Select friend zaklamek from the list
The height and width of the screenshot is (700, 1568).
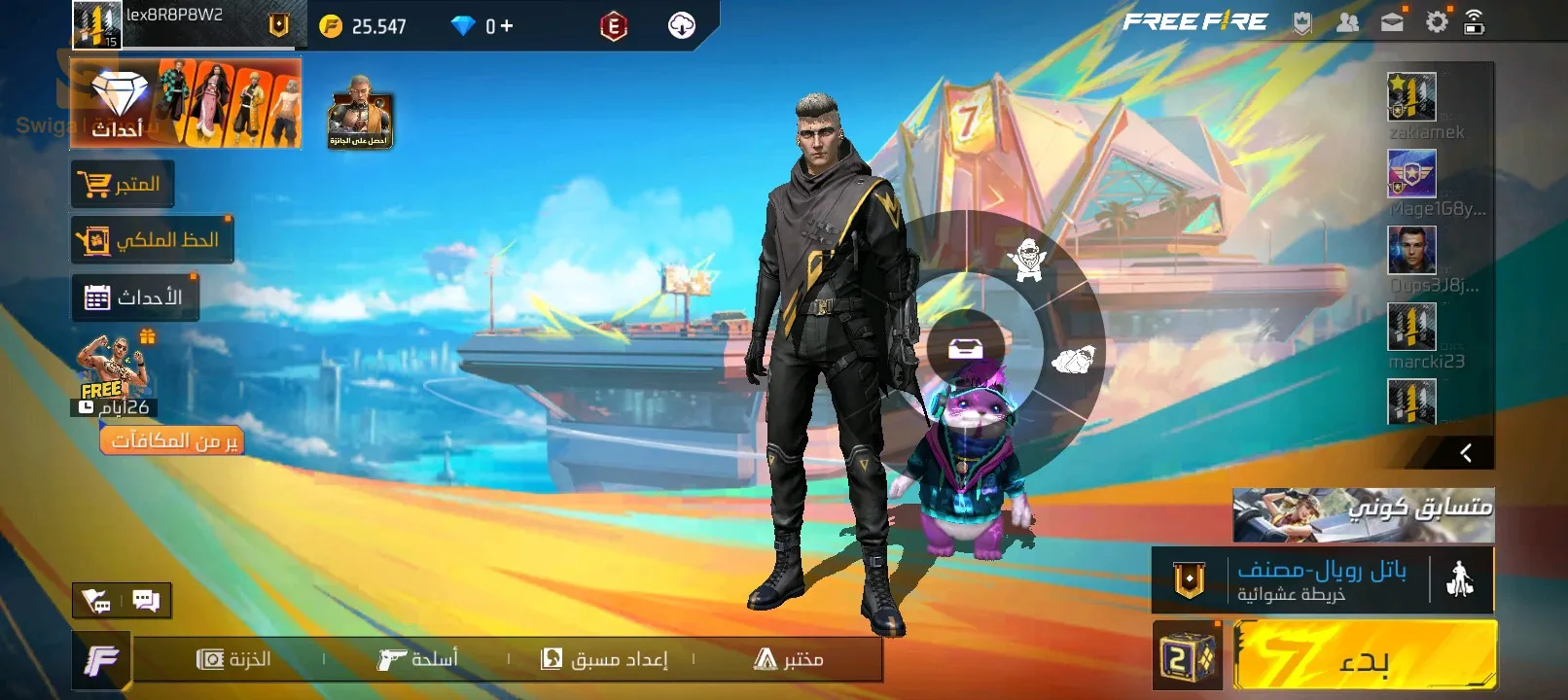pos(1412,97)
